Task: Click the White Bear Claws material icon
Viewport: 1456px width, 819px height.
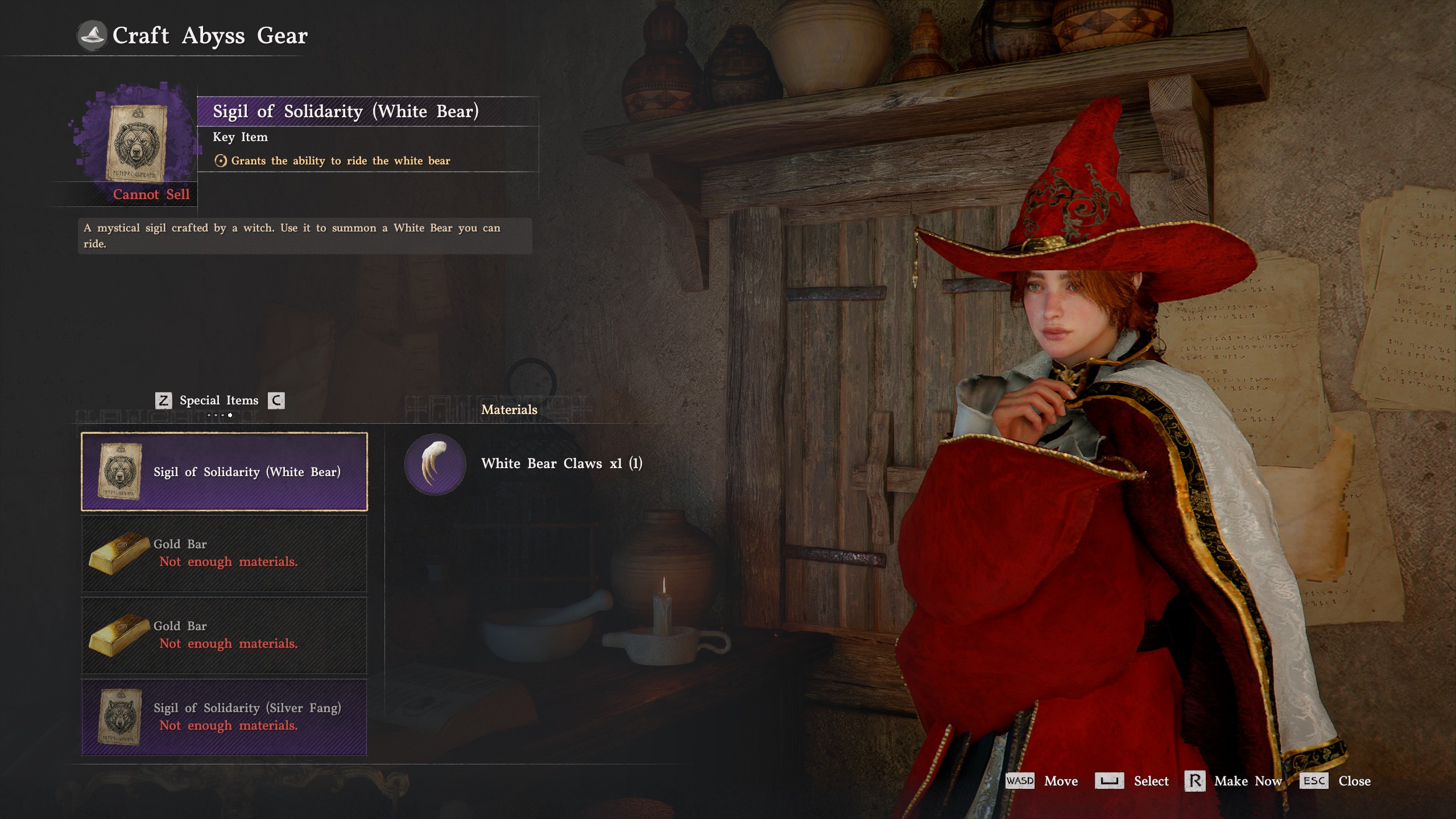Action: (435, 464)
